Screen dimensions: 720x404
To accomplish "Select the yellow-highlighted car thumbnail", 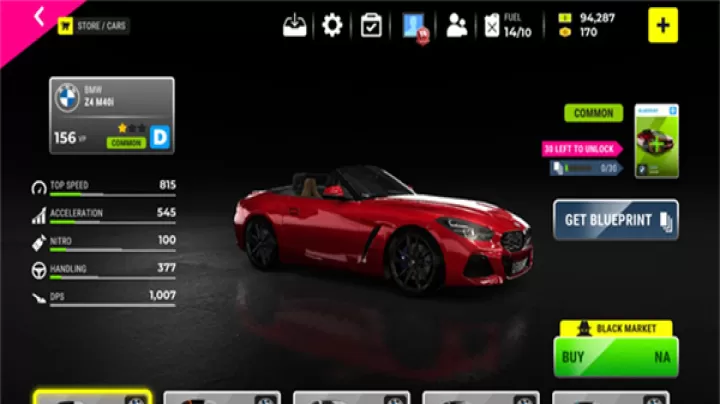I will 92,397.
